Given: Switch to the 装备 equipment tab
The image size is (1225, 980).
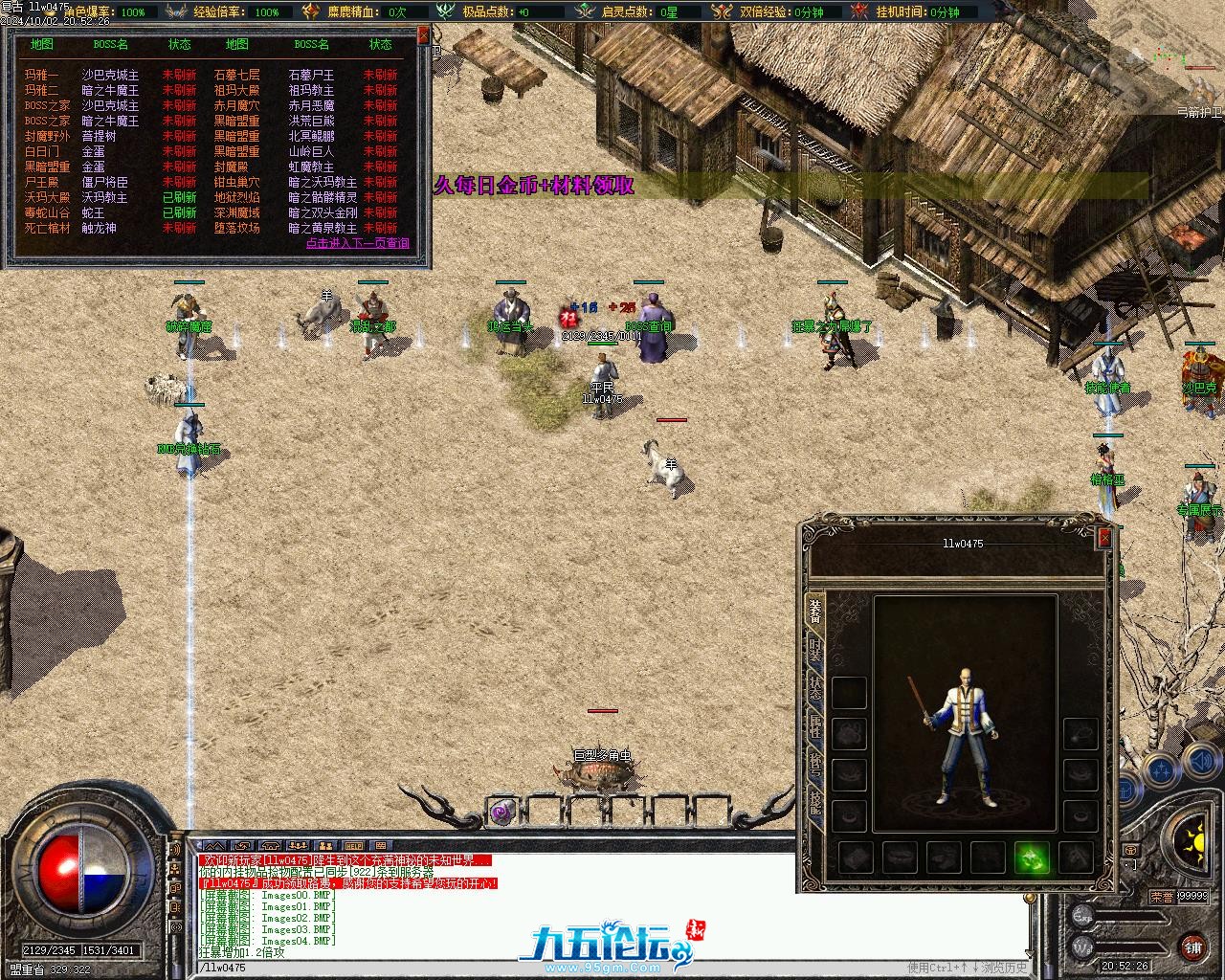Looking at the screenshot, I should click(814, 610).
